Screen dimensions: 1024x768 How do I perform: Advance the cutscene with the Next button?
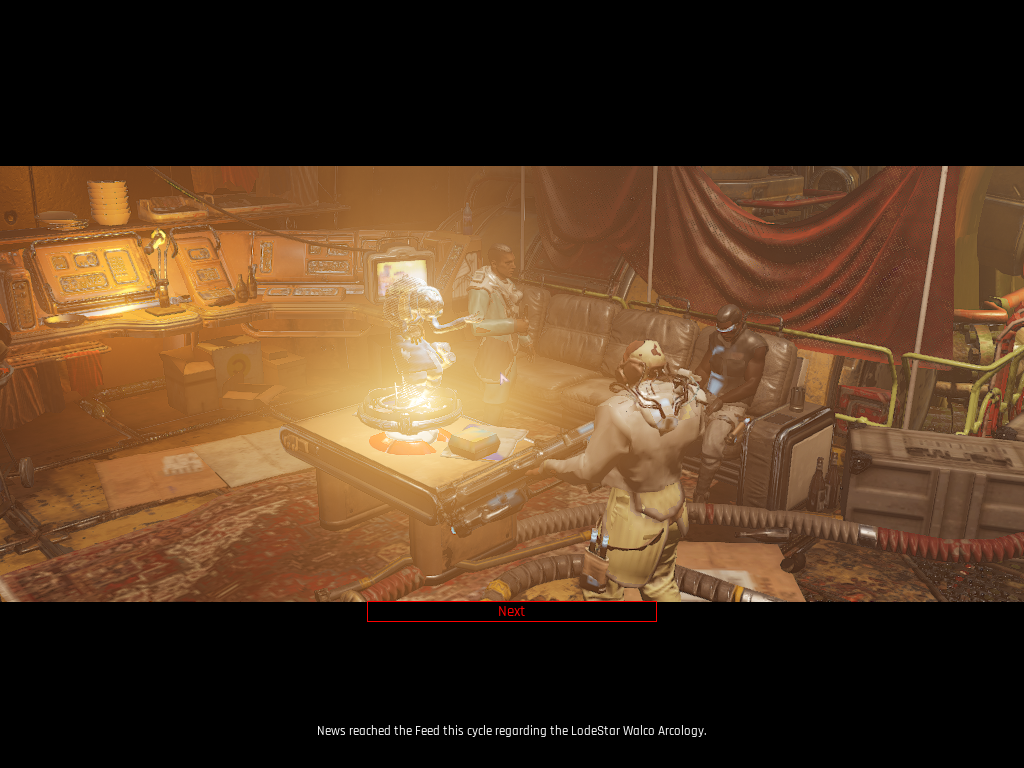click(x=511, y=611)
